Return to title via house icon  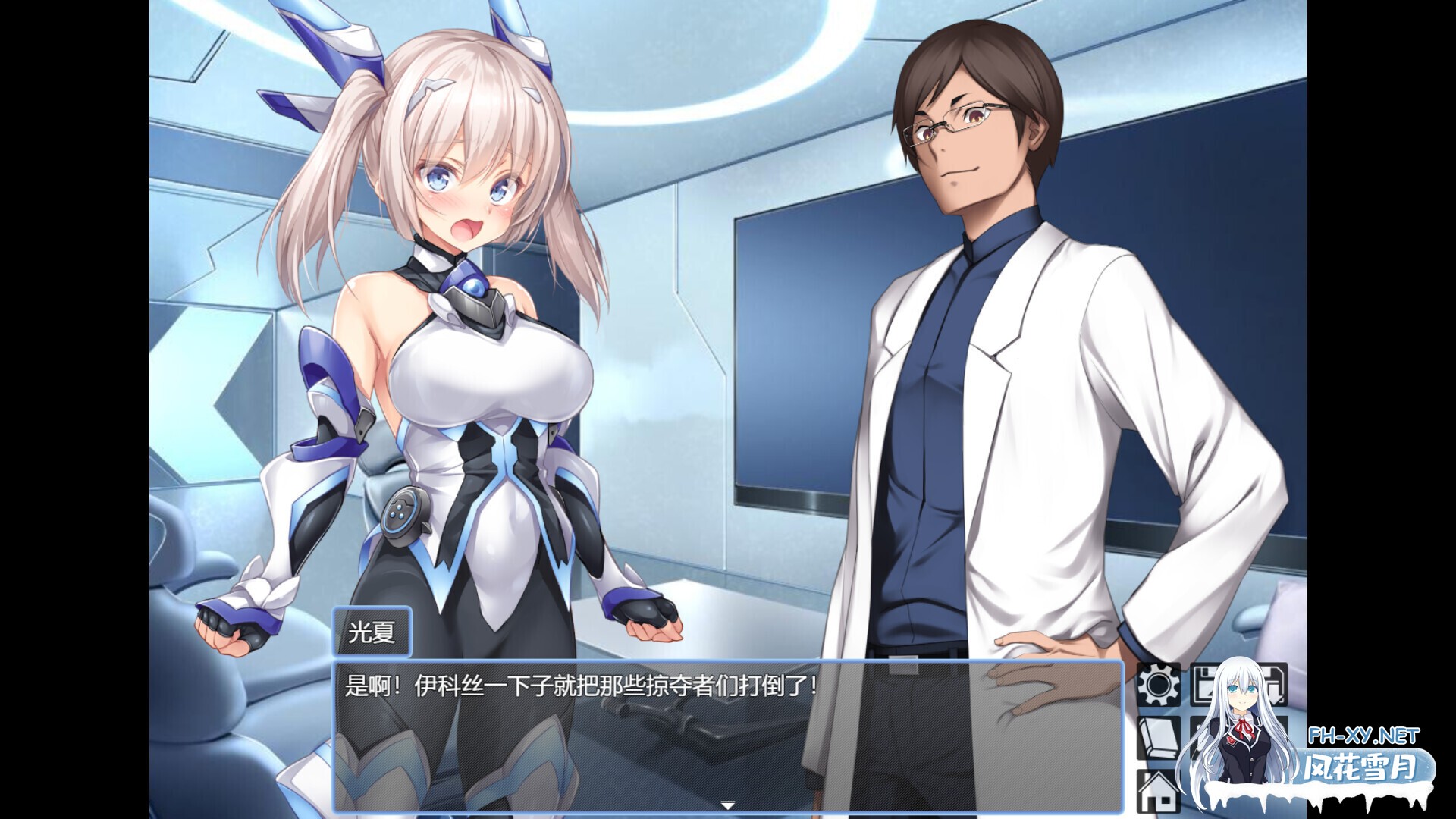click(x=1158, y=792)
